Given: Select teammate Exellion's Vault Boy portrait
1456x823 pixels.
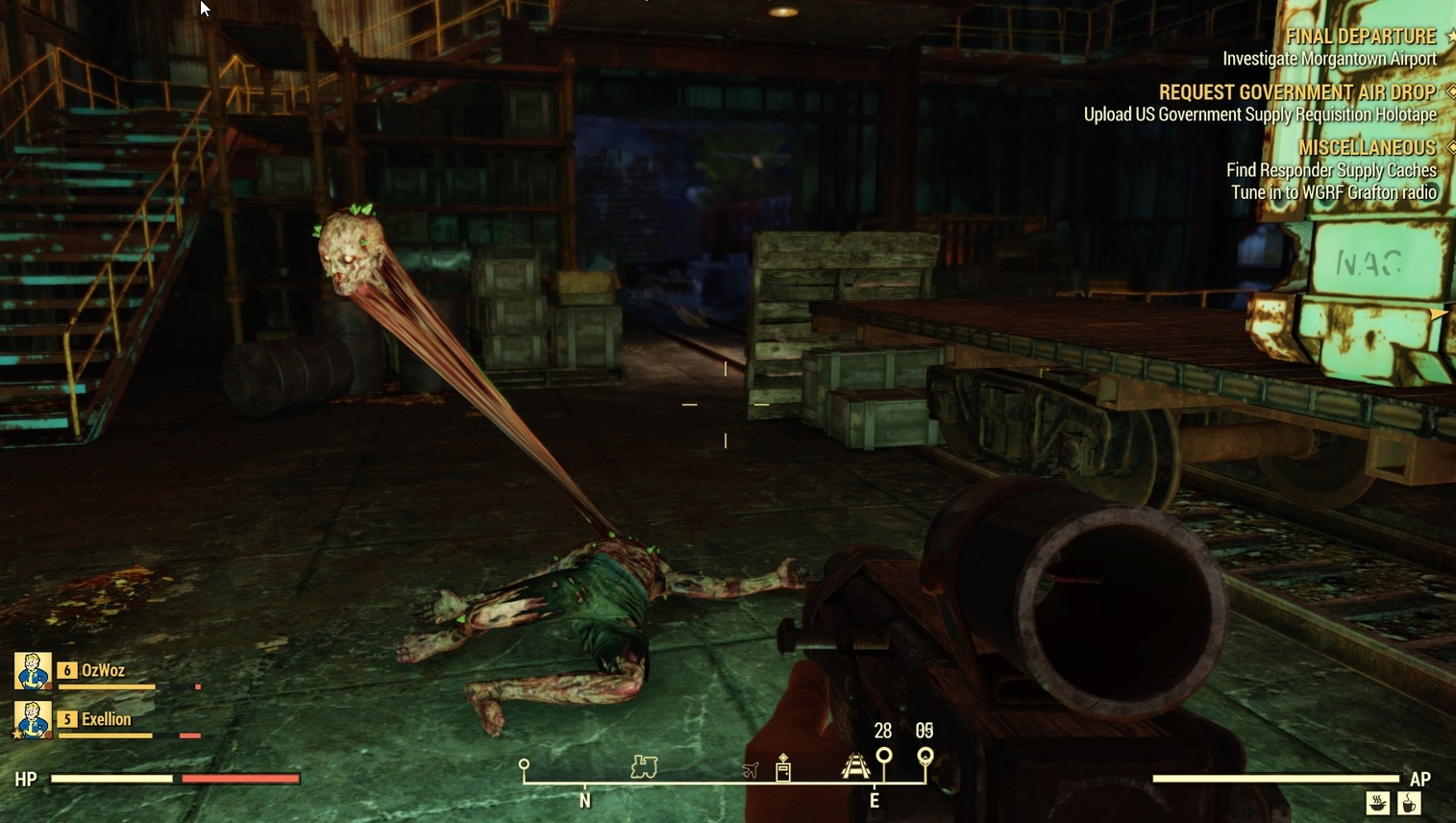Looking at the screenshot, I should tap(33, 720).
